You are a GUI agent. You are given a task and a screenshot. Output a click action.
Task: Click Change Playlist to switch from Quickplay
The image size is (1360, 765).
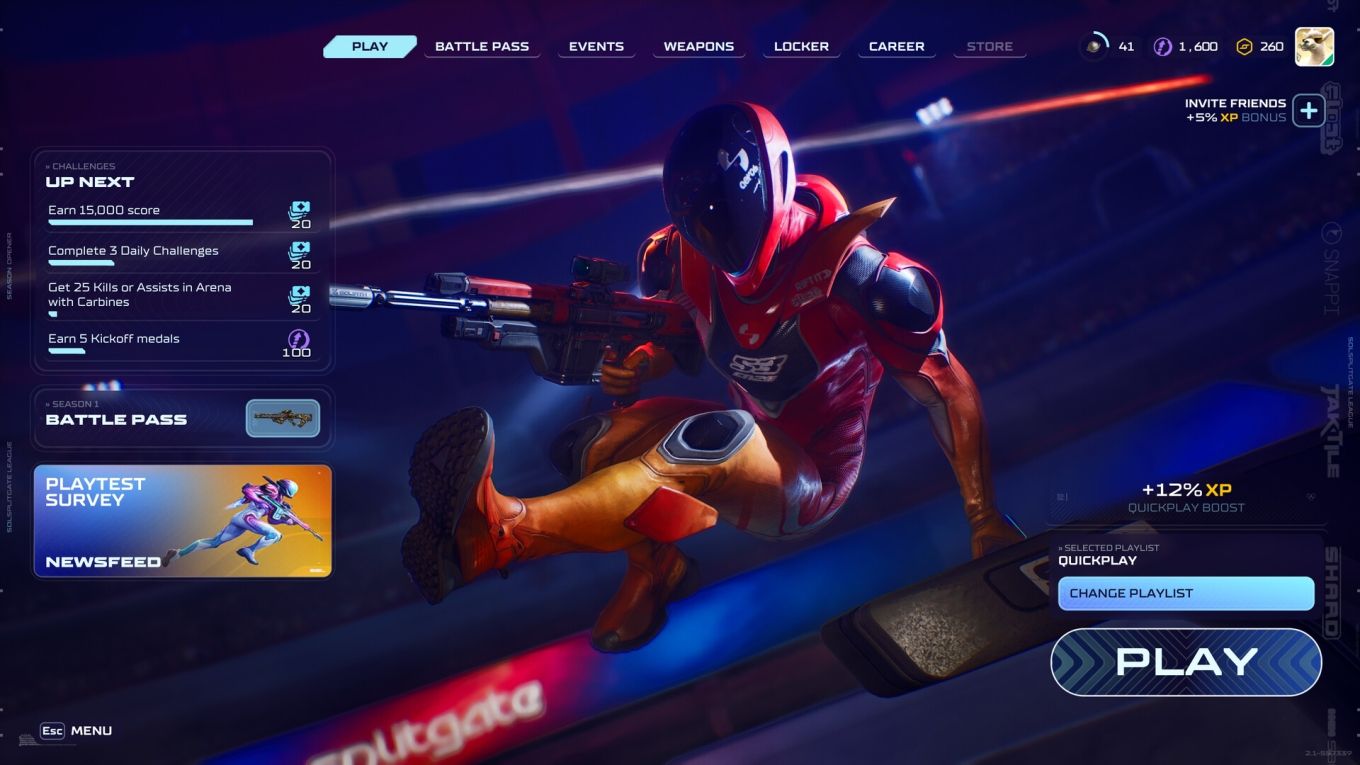point(1186,593)
